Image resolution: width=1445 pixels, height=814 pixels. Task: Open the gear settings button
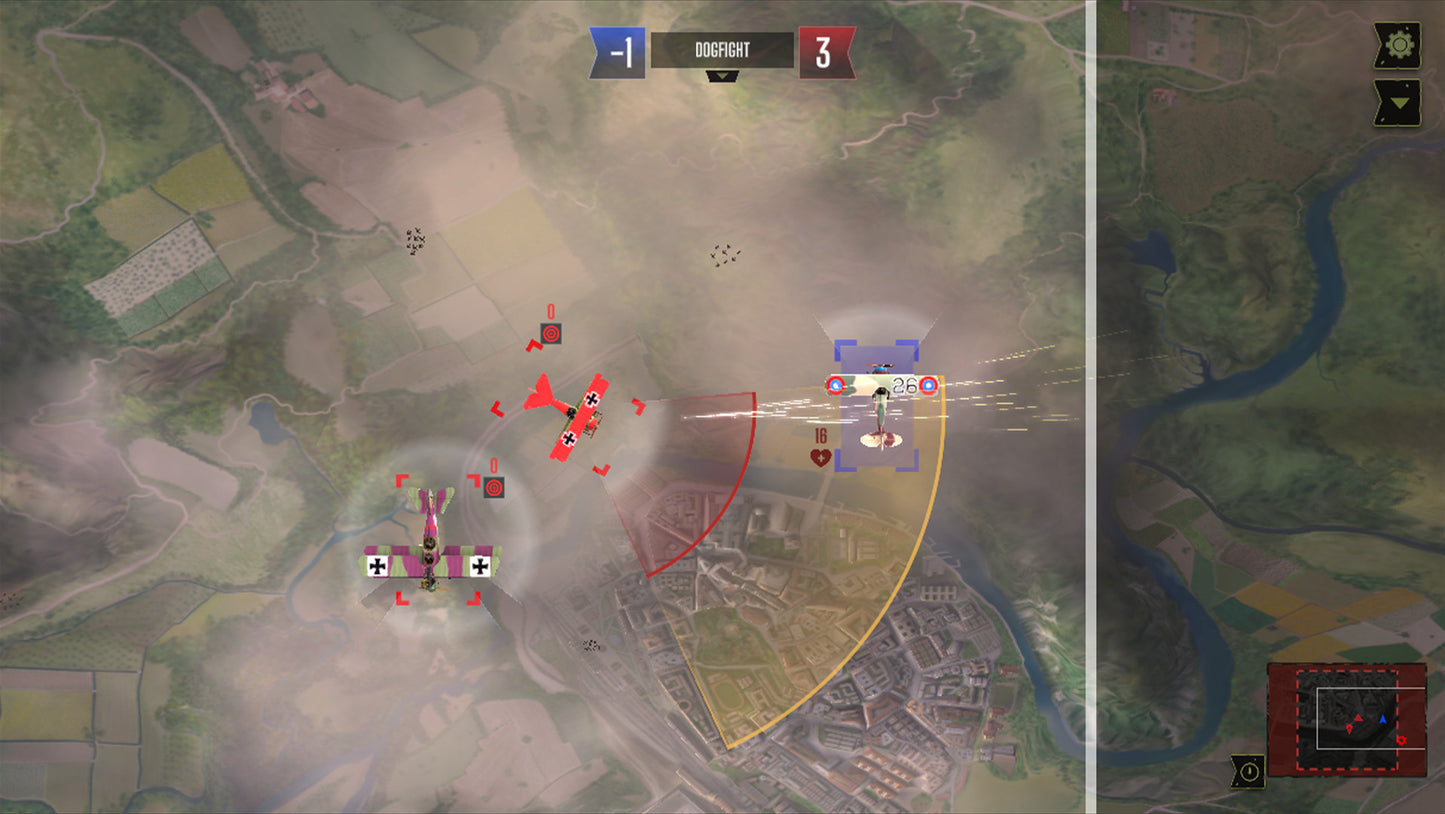[1397, 46]
